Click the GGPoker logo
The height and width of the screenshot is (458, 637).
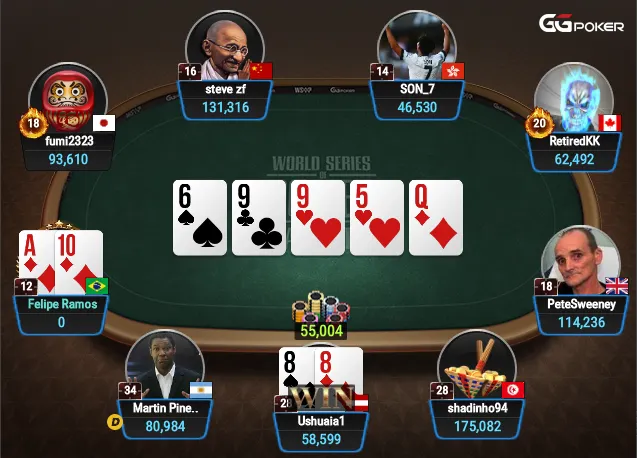[582, 23]
